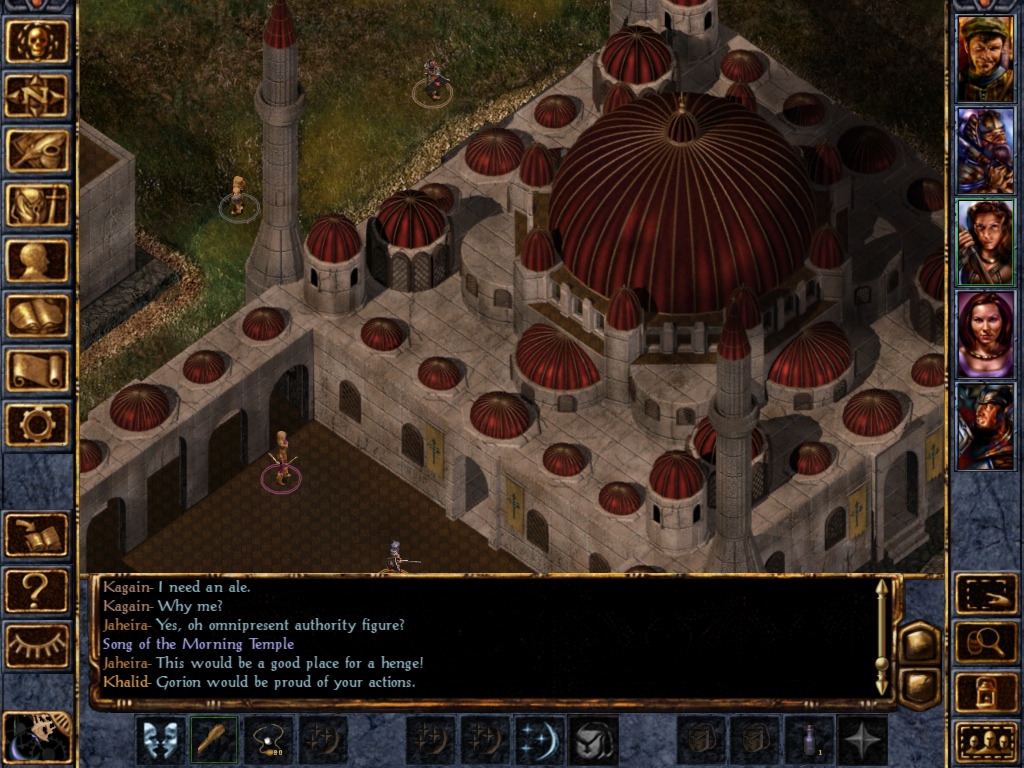Open the priest scroll

(x=37, y=370)
